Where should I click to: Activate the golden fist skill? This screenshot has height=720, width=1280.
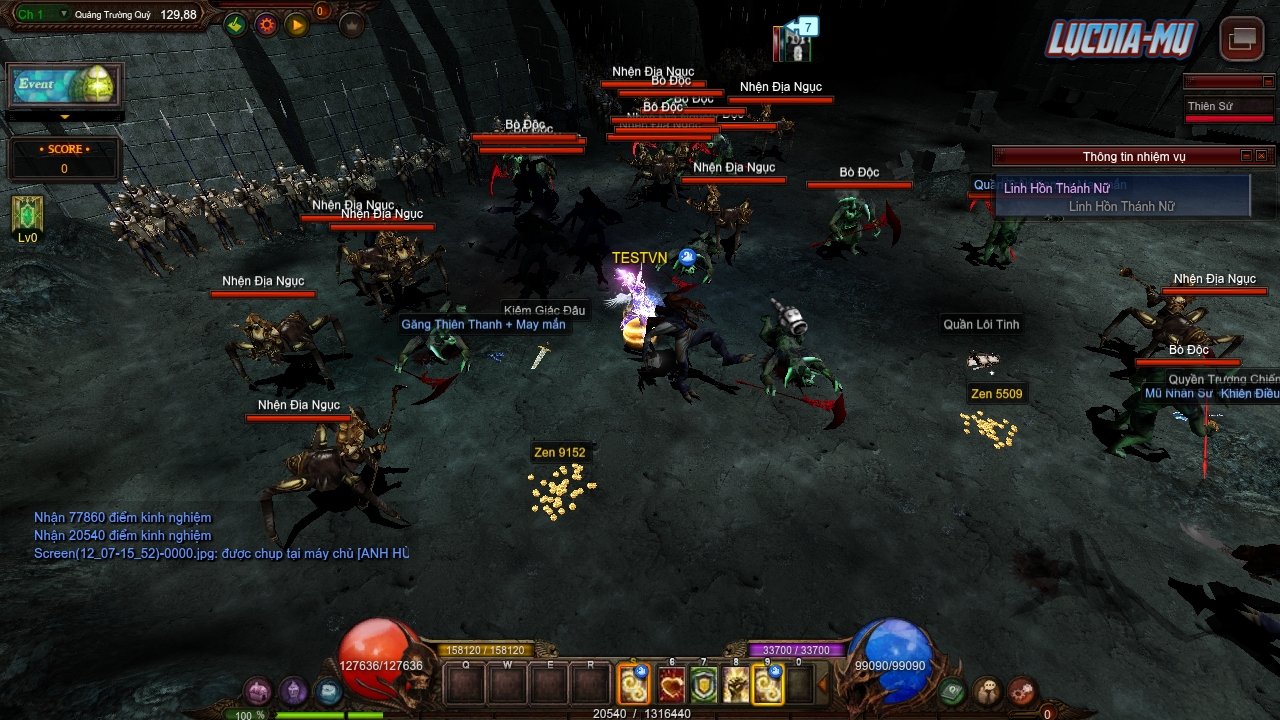pyautogui.click(x=735, y=685)
